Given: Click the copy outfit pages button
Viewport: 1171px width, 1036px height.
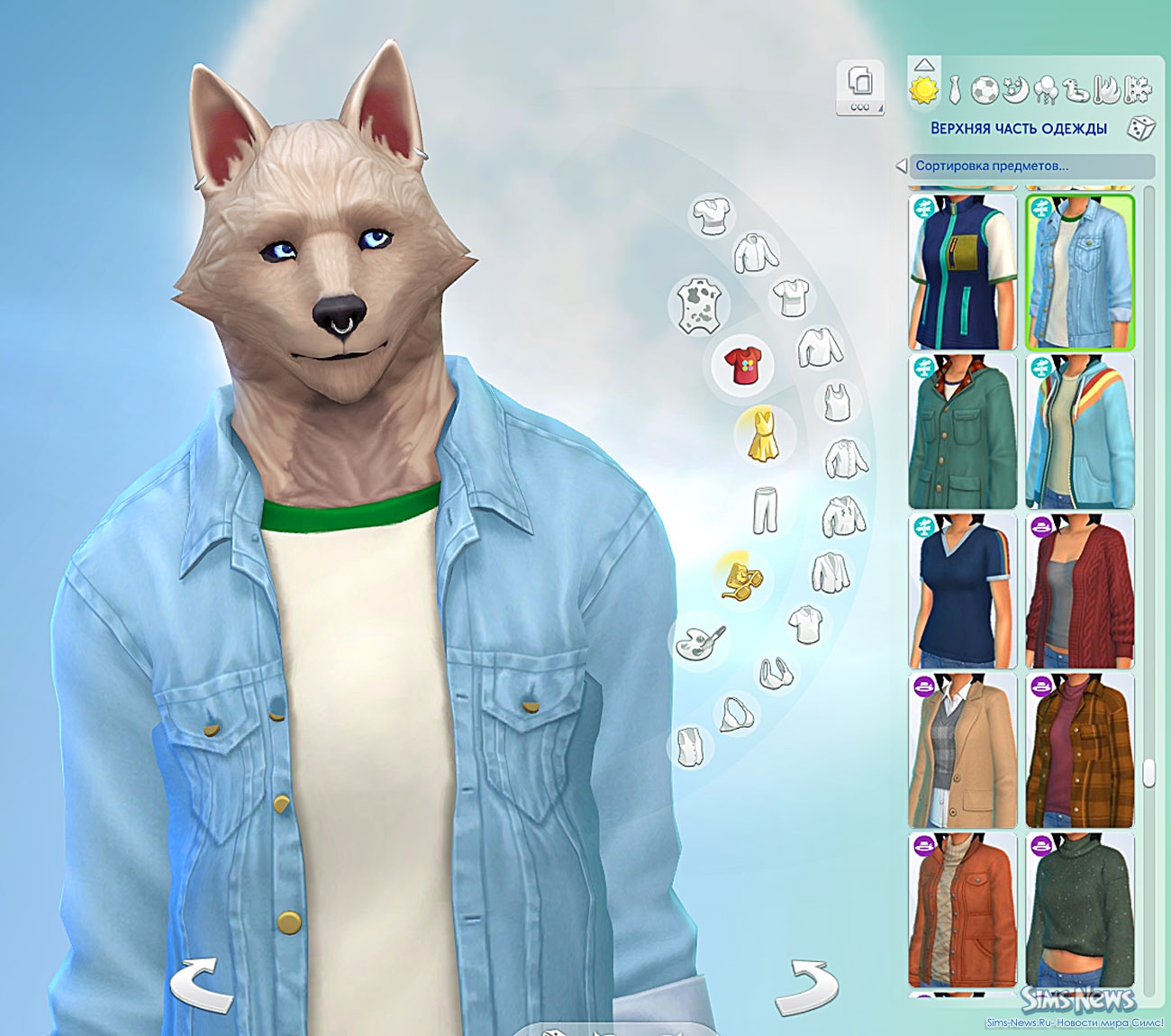Looking at the screenshot, I should point(860,88).
